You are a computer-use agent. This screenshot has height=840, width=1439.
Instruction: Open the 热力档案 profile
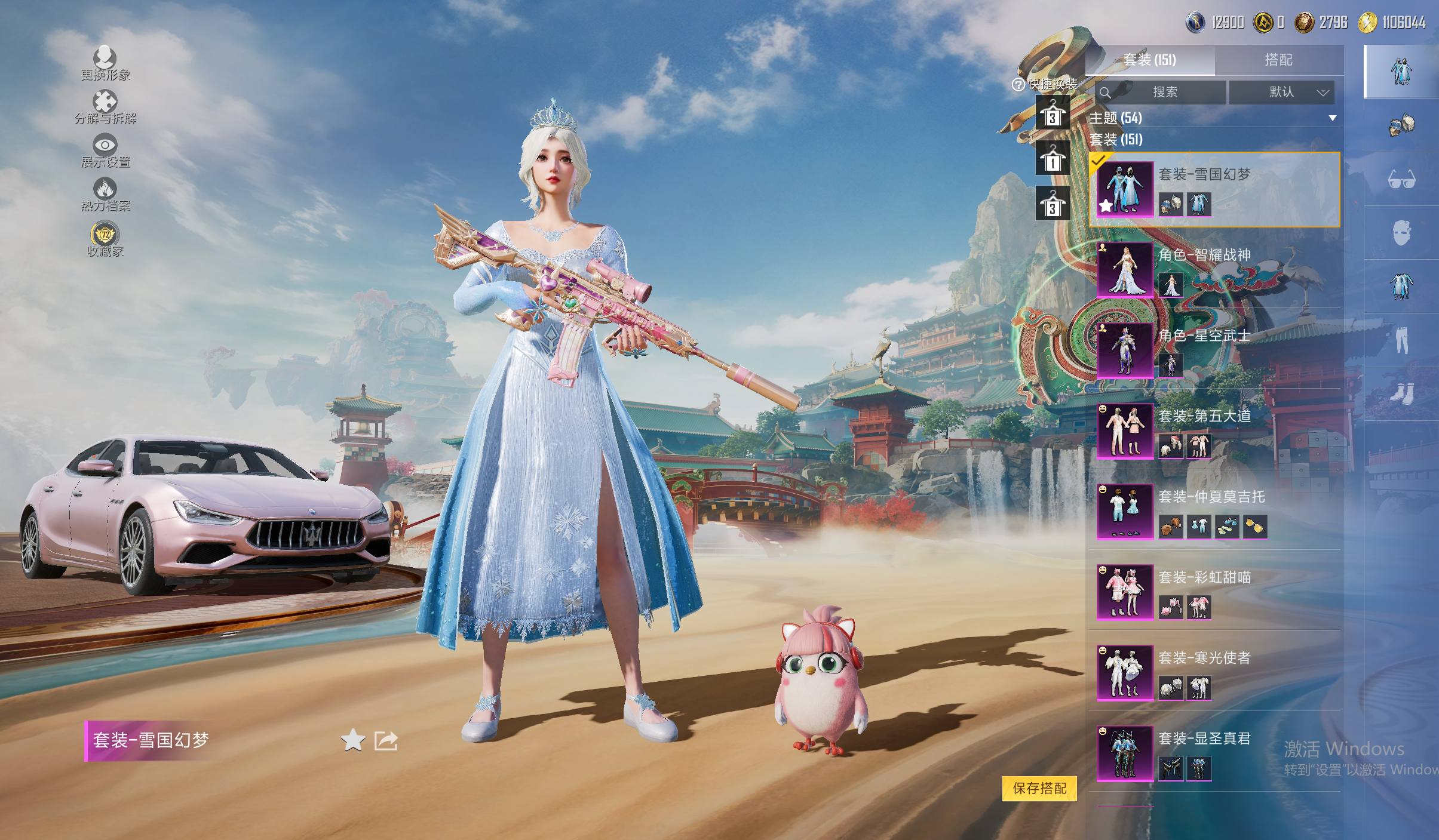(105, 195)
